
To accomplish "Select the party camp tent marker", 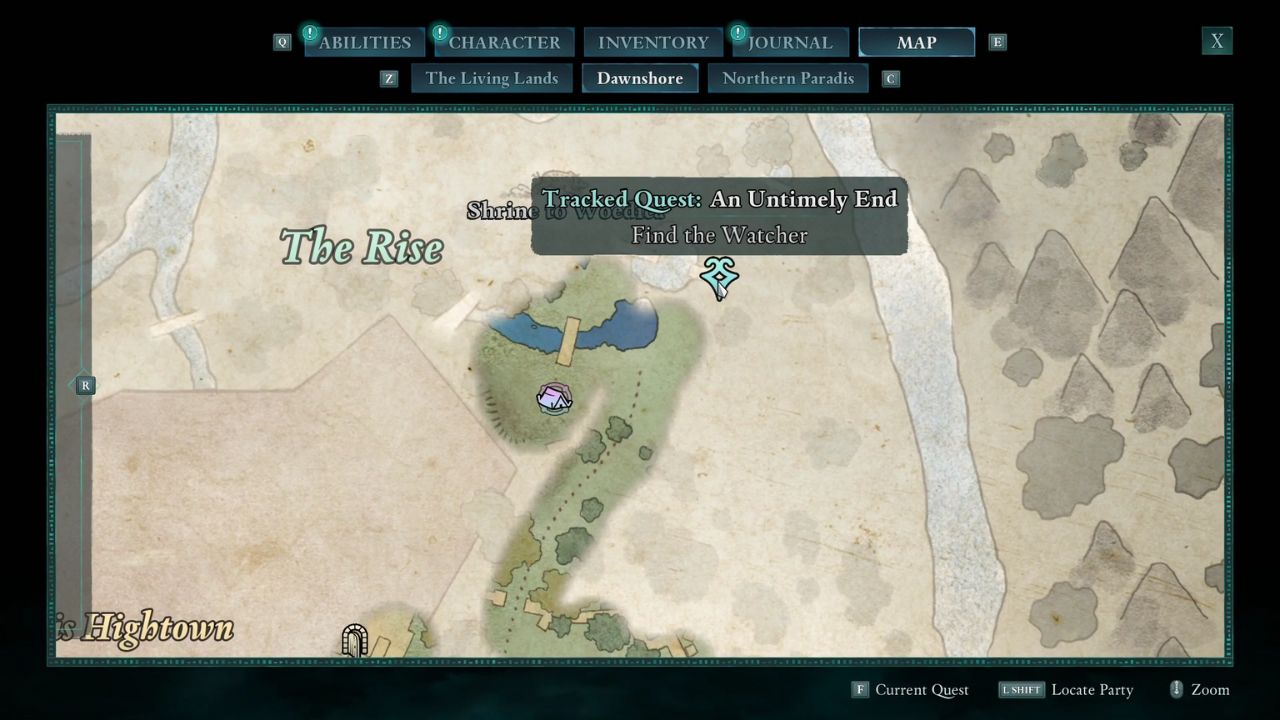I will tap(553, 399).
